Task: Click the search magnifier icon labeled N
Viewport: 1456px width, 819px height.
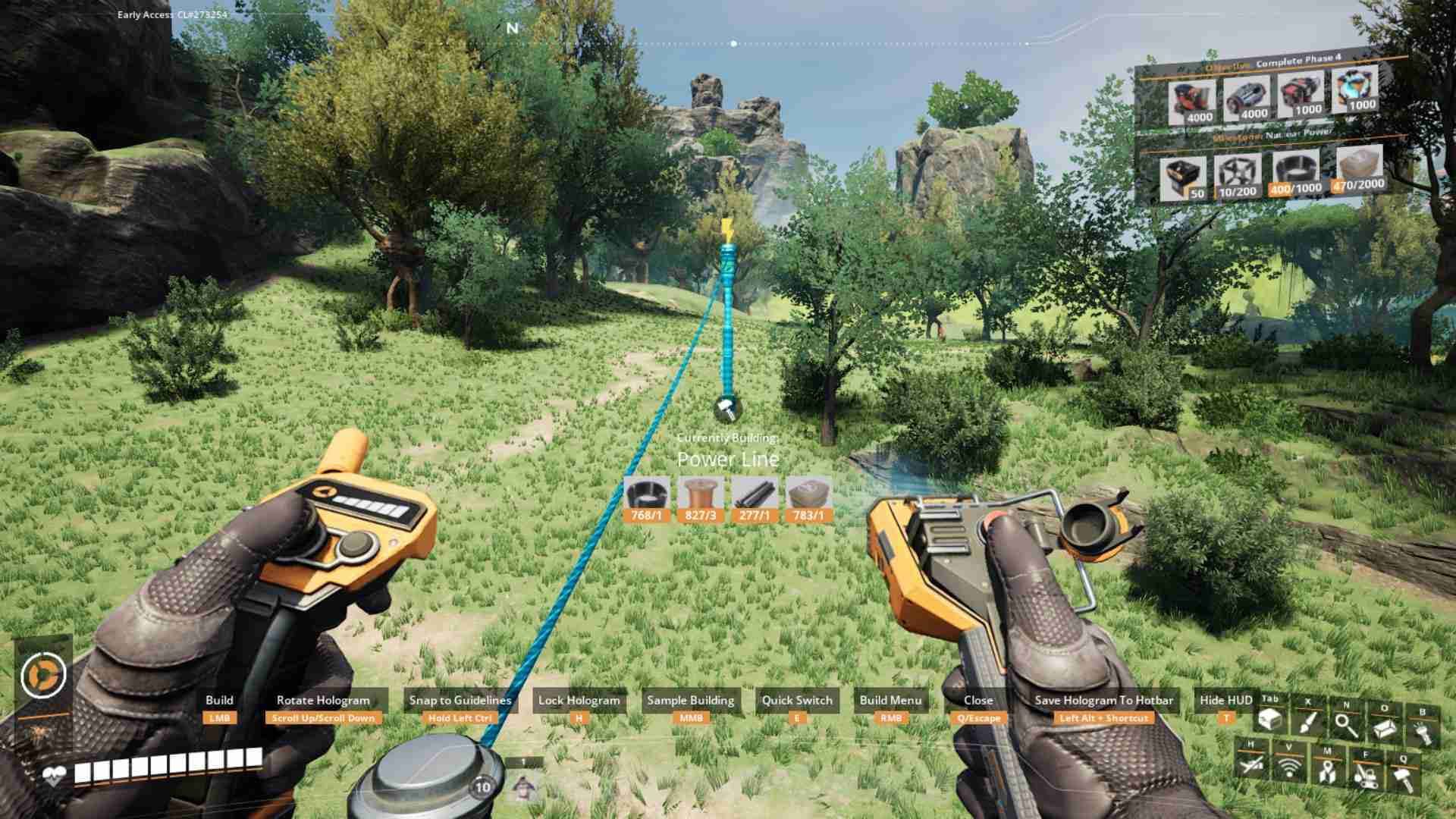Action: pos(1345,725)
